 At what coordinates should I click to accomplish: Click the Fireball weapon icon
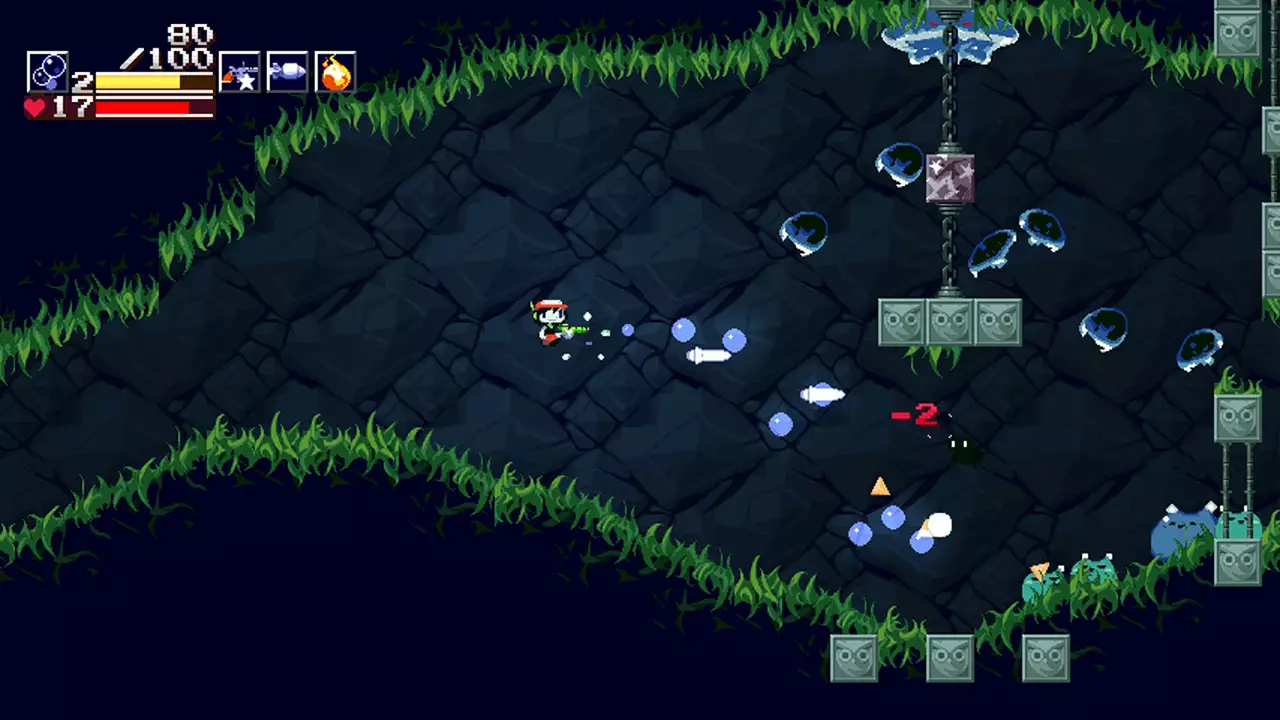pyautogui.click(x=335, y=70)
